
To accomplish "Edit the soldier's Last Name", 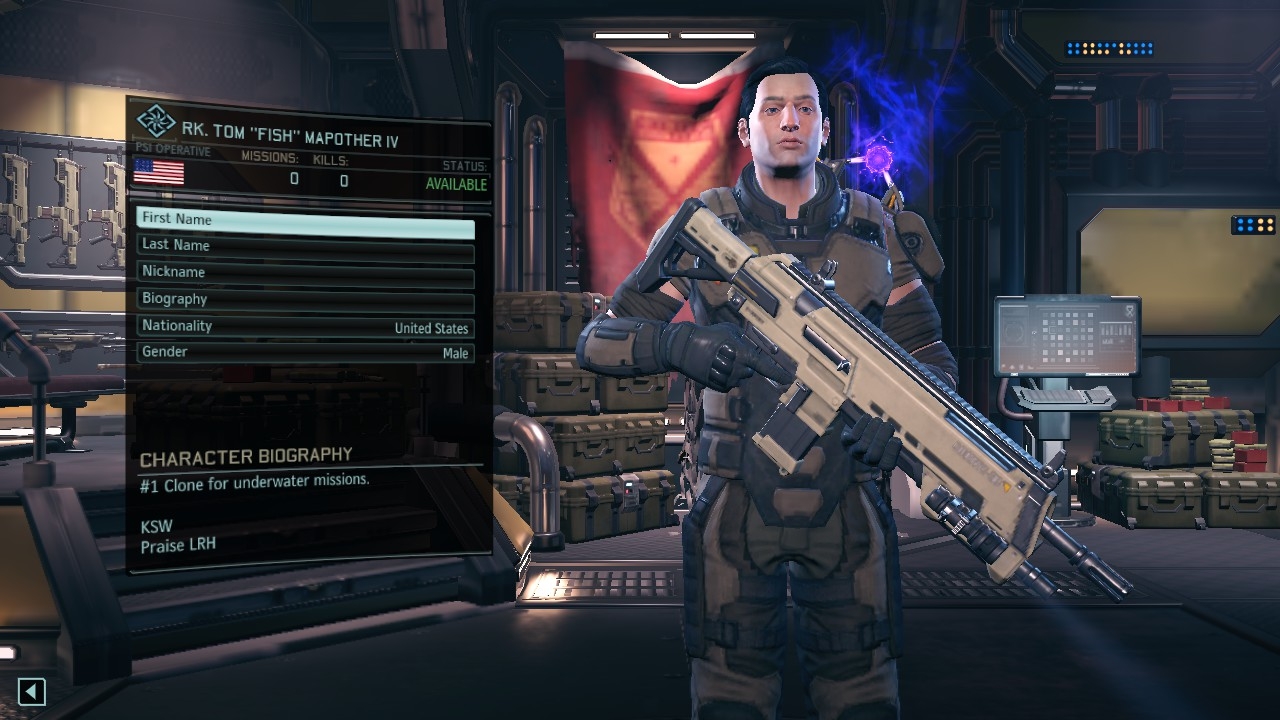I will pyautogui.click(x=305, y=245).
